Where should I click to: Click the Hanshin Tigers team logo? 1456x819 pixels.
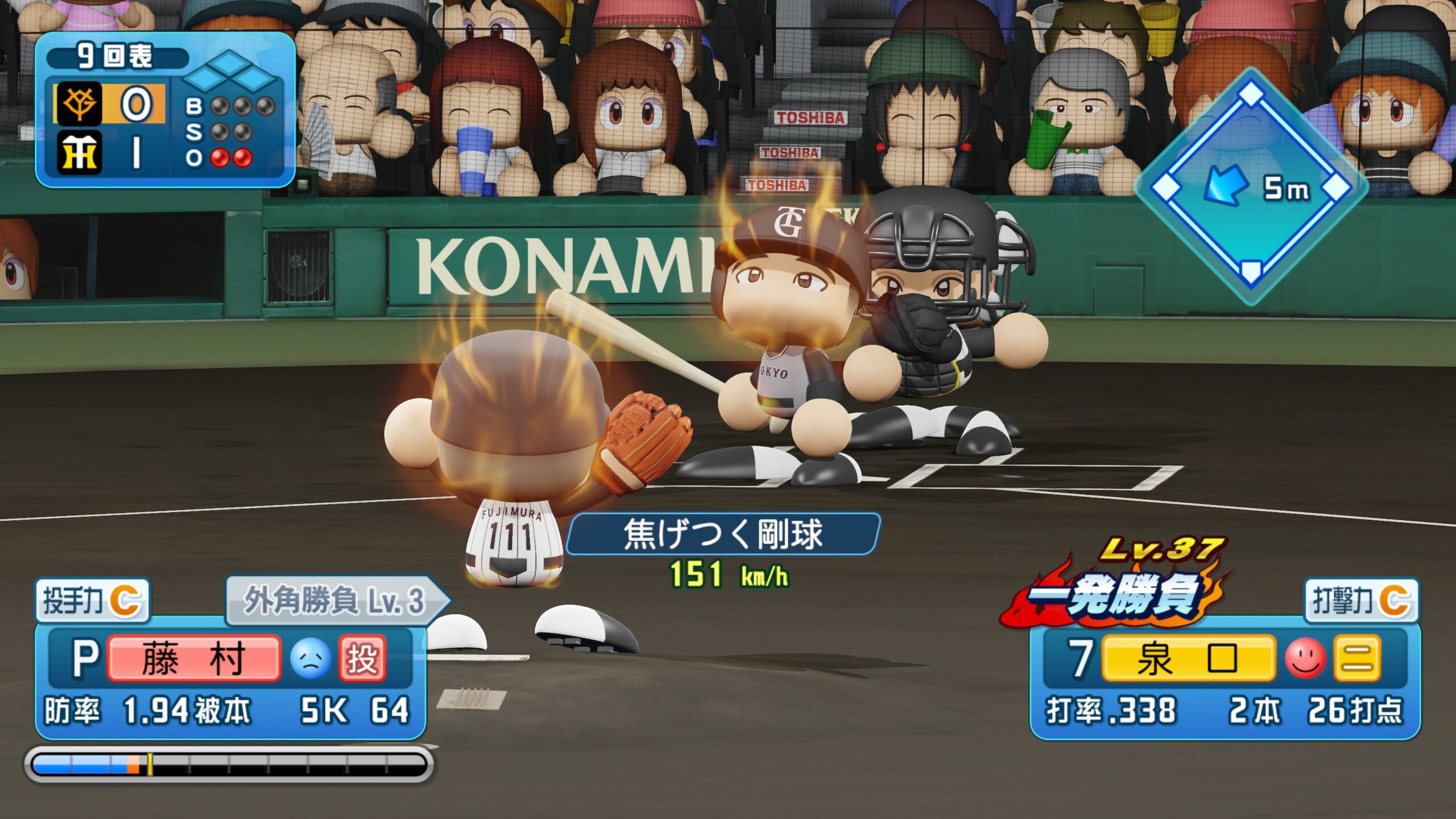click(x=79, y=152)
